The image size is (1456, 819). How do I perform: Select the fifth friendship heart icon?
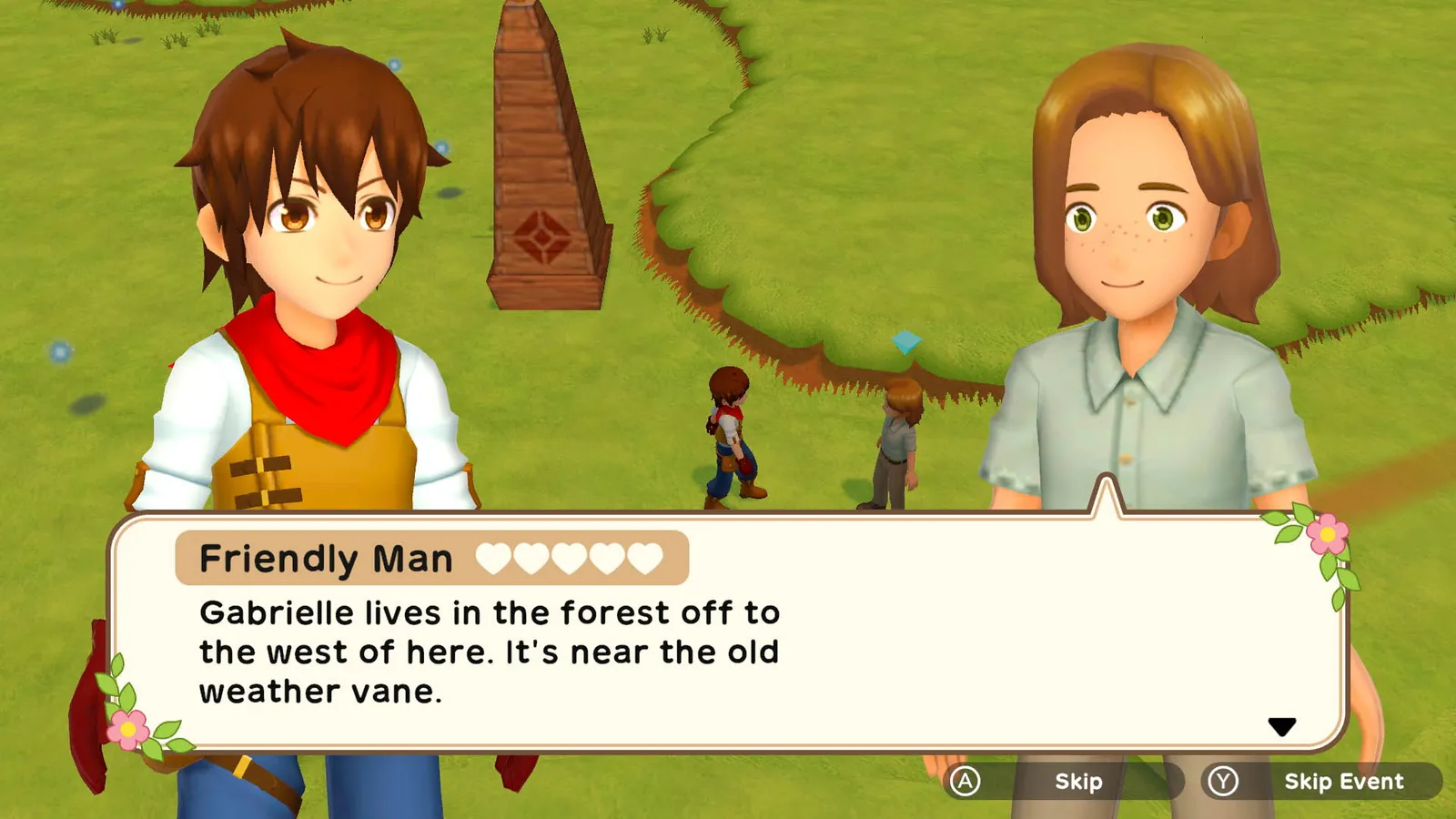coord(648,558)
